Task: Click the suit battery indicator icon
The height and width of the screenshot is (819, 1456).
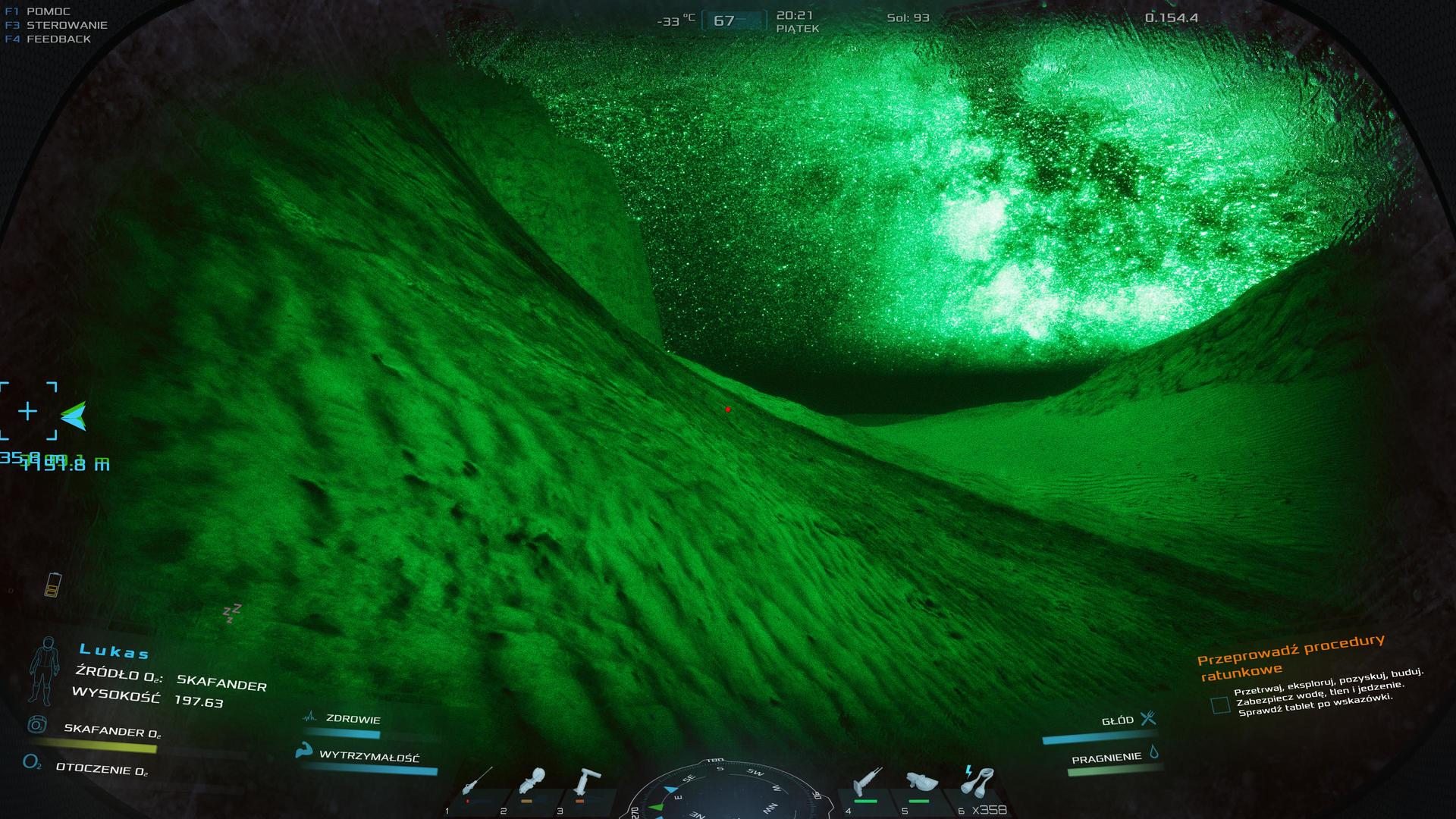Action: pyautogui.click(x=52, y=584)
